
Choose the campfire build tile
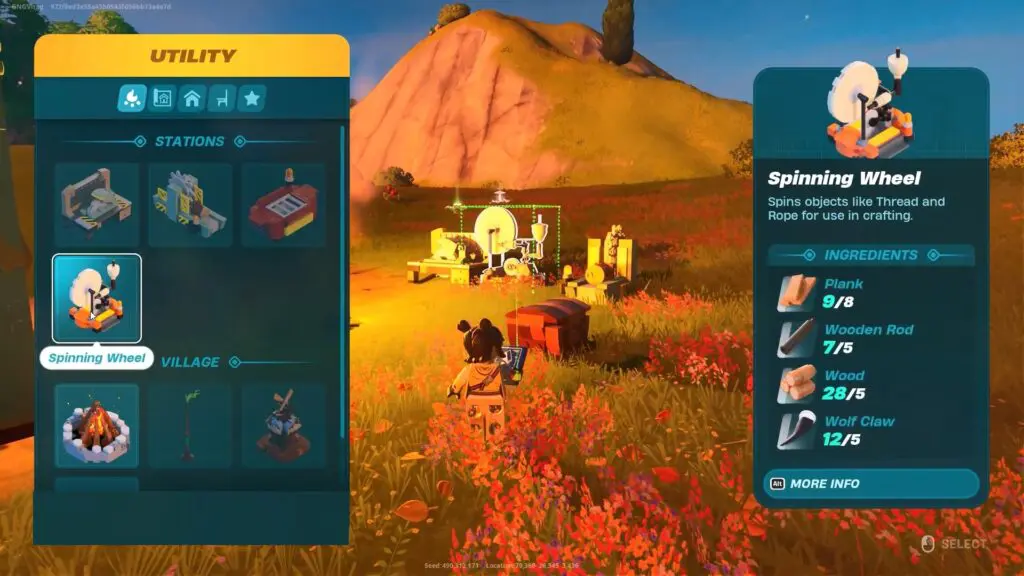(x=97, y=425)
